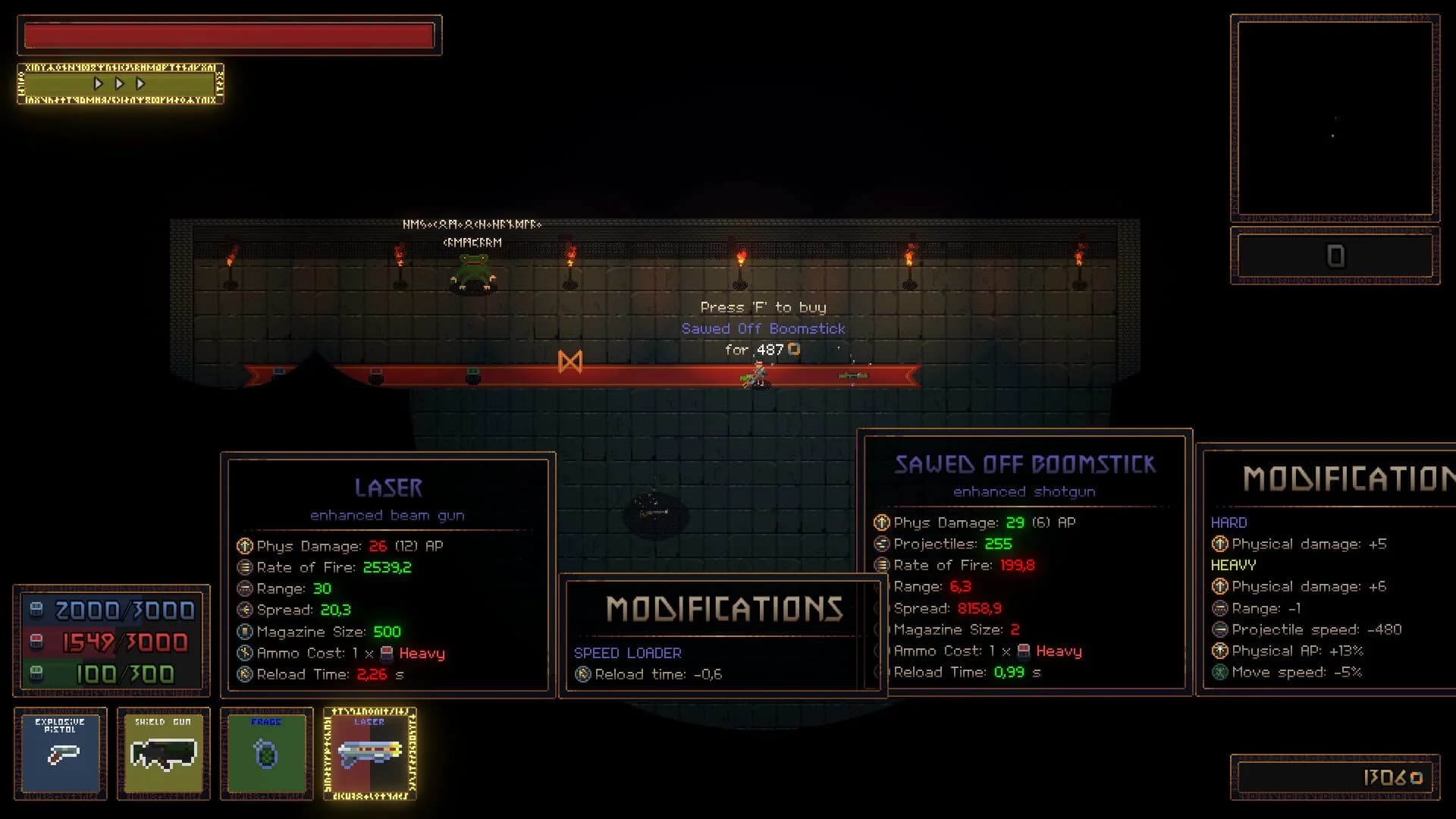Select the highlighted Laser weapon slot
Viewport: 1456px width, 819px height.
[x=371, y=755]
